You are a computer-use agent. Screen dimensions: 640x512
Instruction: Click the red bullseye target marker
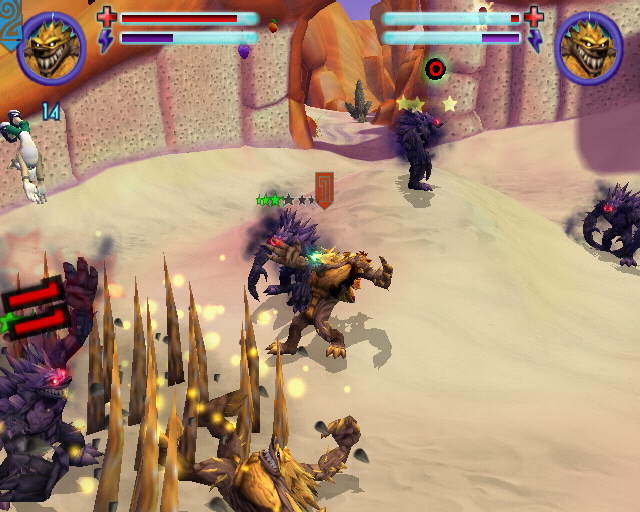(435, 69)
